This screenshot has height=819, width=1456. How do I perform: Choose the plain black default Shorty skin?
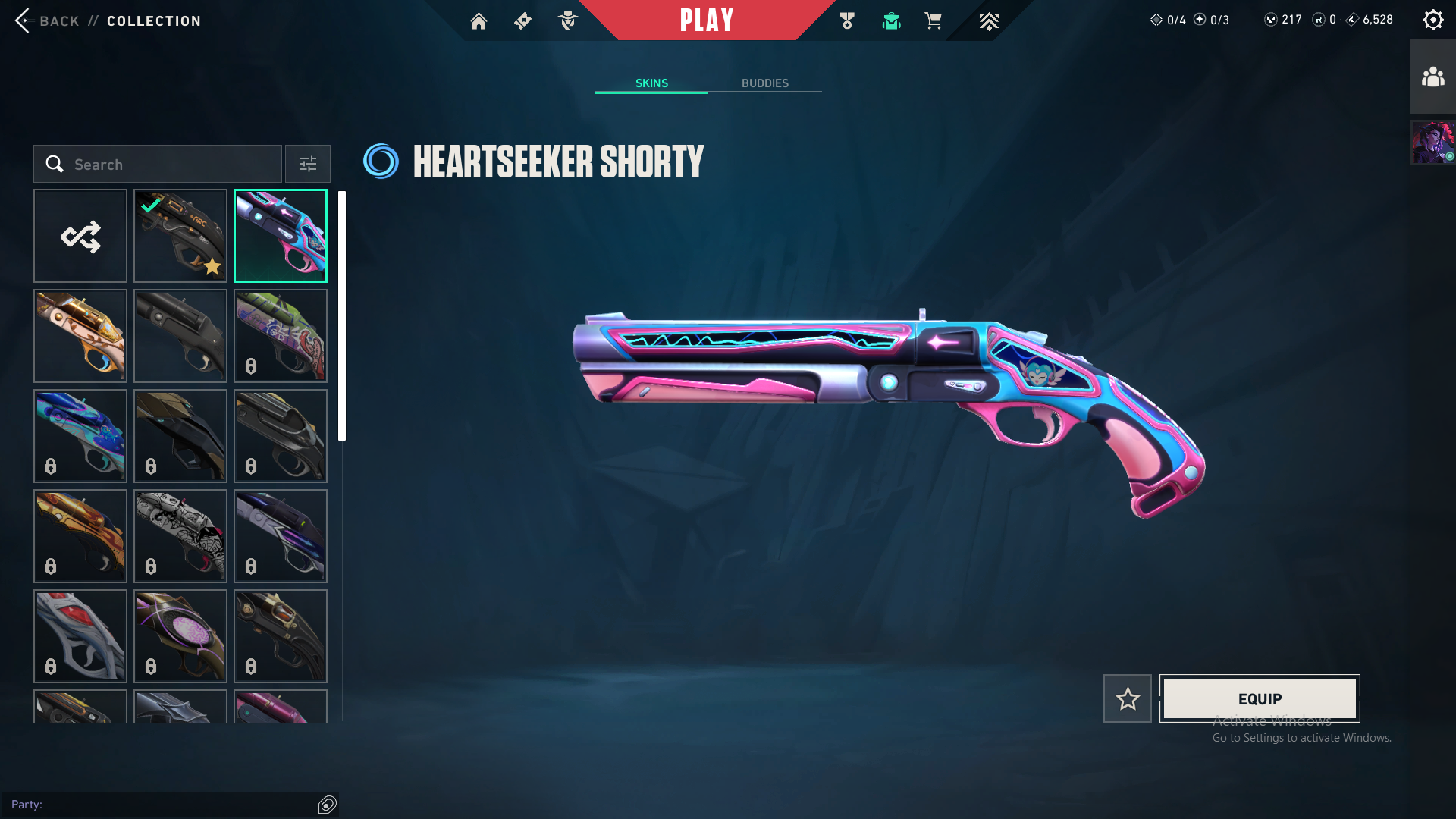(180, 336)
